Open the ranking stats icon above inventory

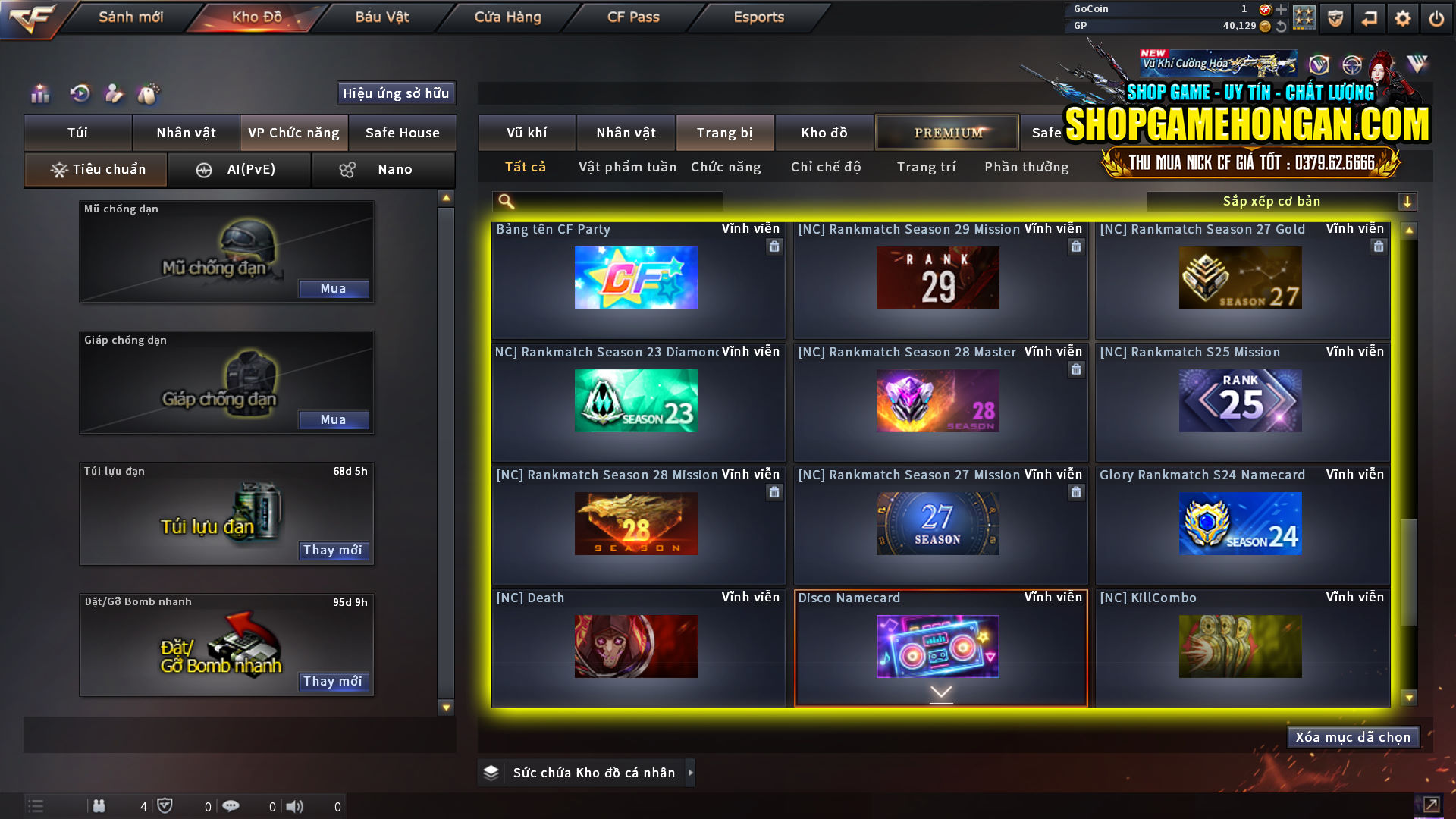point(38,94)
